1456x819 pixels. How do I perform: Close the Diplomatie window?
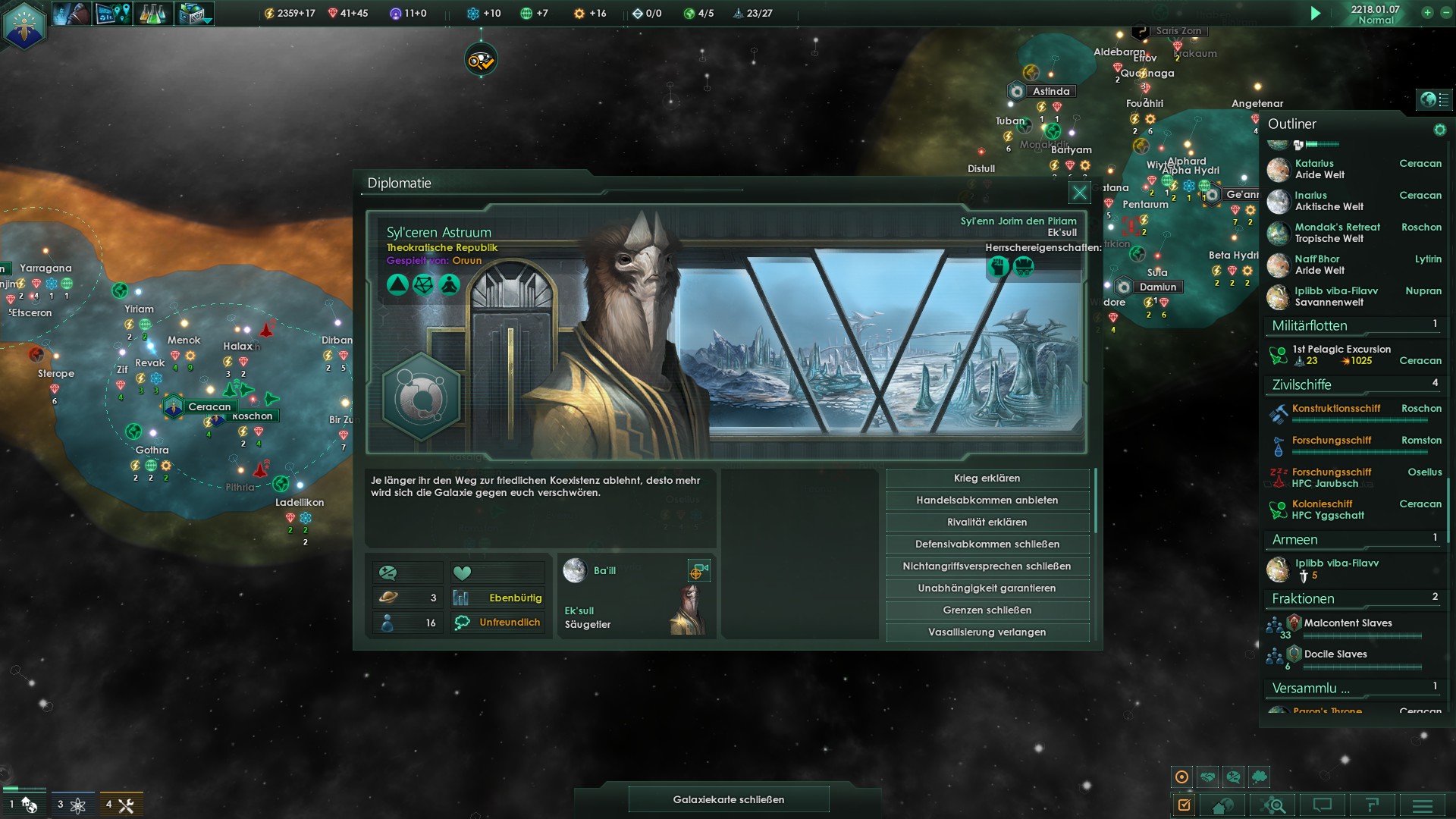pyautogui.click(x=1079, y=193)
